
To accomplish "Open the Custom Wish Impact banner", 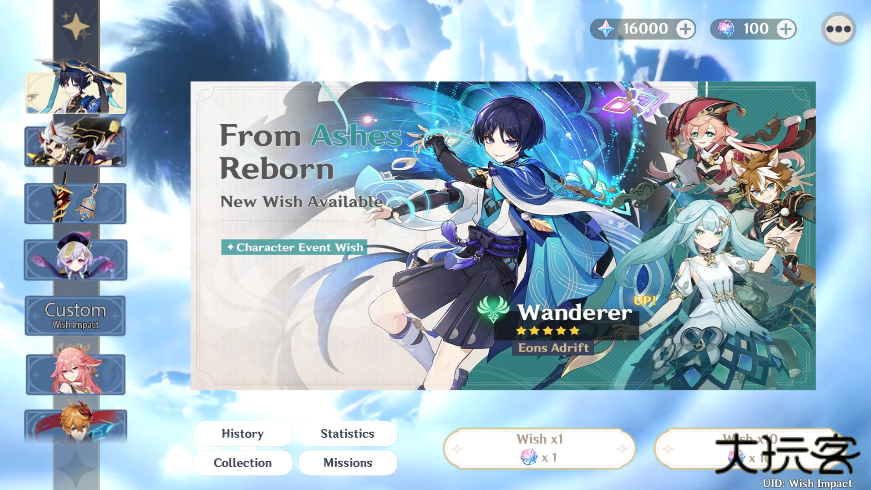I will 76,315.
